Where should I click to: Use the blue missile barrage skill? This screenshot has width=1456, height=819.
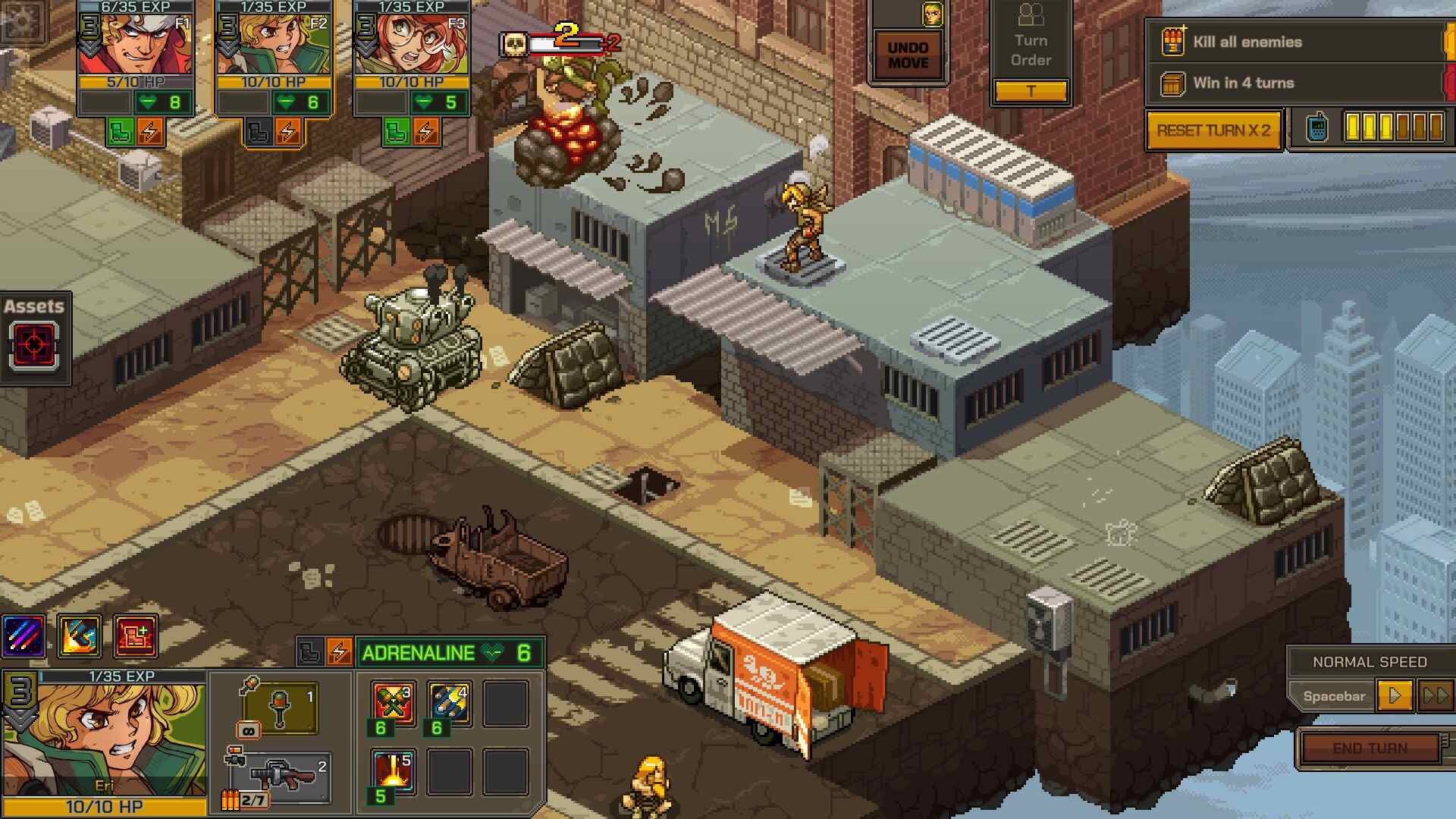449,703
